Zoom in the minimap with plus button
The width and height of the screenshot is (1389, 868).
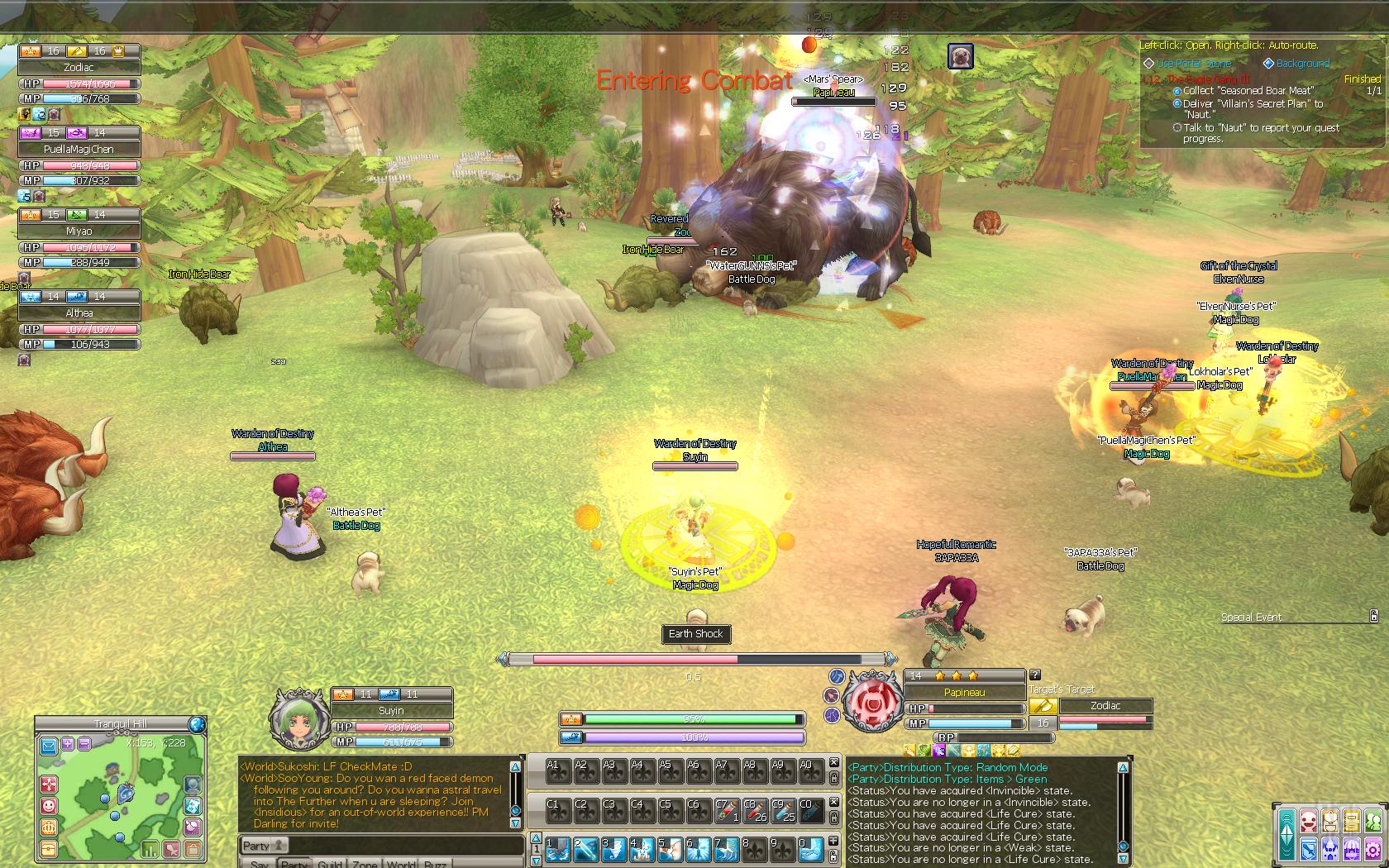point(68,744)
